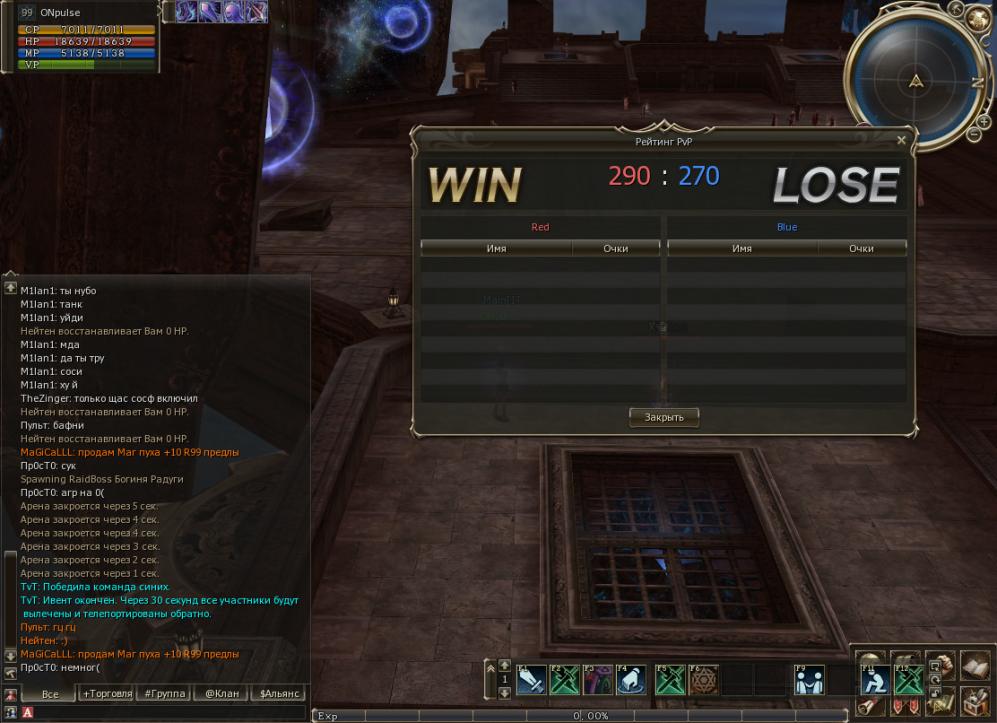The height and width of the screenshot is (723, 997).
Task: Sort by Очки column under Blue team
Action: click(x=861, y=248)
